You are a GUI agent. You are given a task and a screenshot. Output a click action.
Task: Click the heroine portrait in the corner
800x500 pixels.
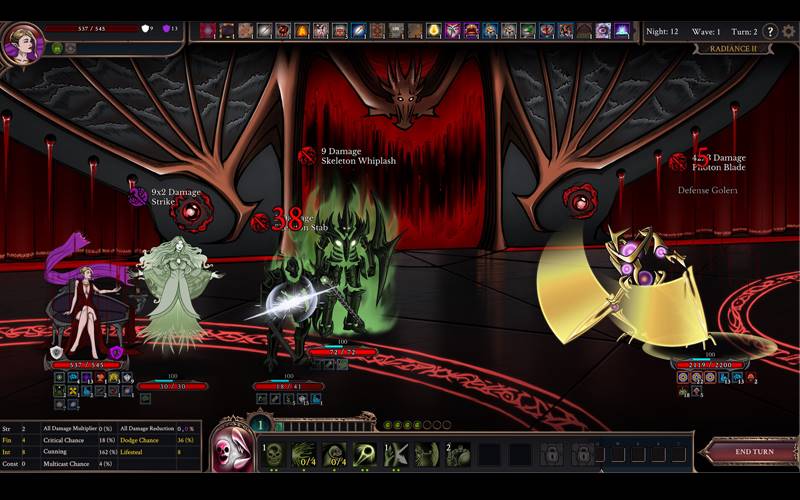(22, 42)
